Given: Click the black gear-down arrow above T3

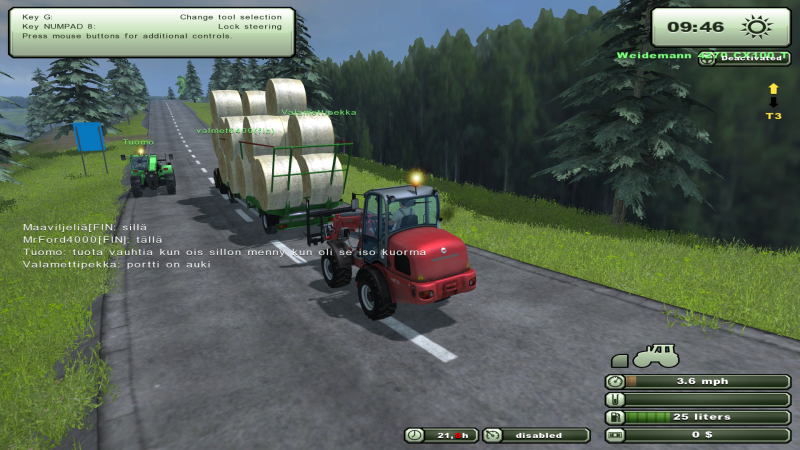Looking at the screenshot, I should point(773,102).
